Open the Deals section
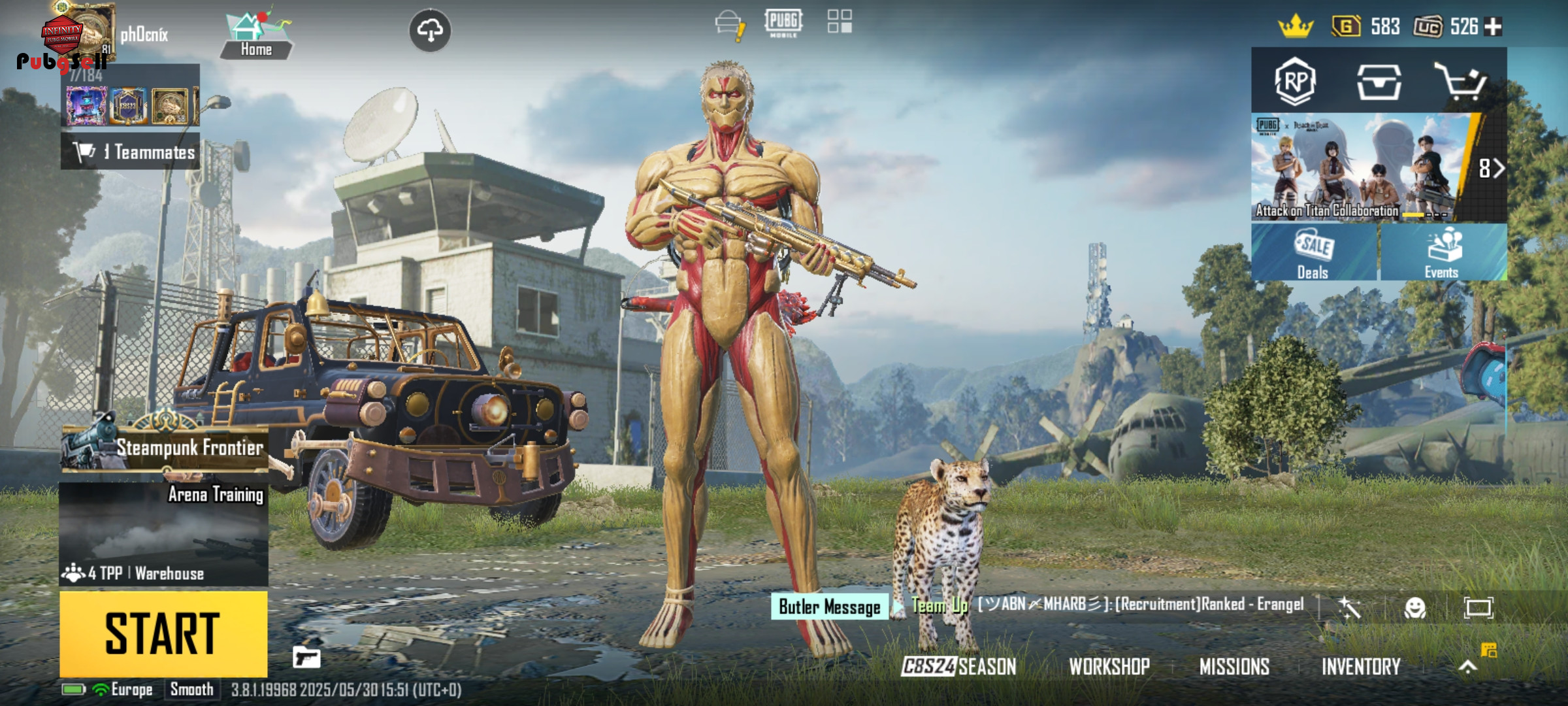The width and height of the screenshot is (1568, 706). tap(1313, 253)
